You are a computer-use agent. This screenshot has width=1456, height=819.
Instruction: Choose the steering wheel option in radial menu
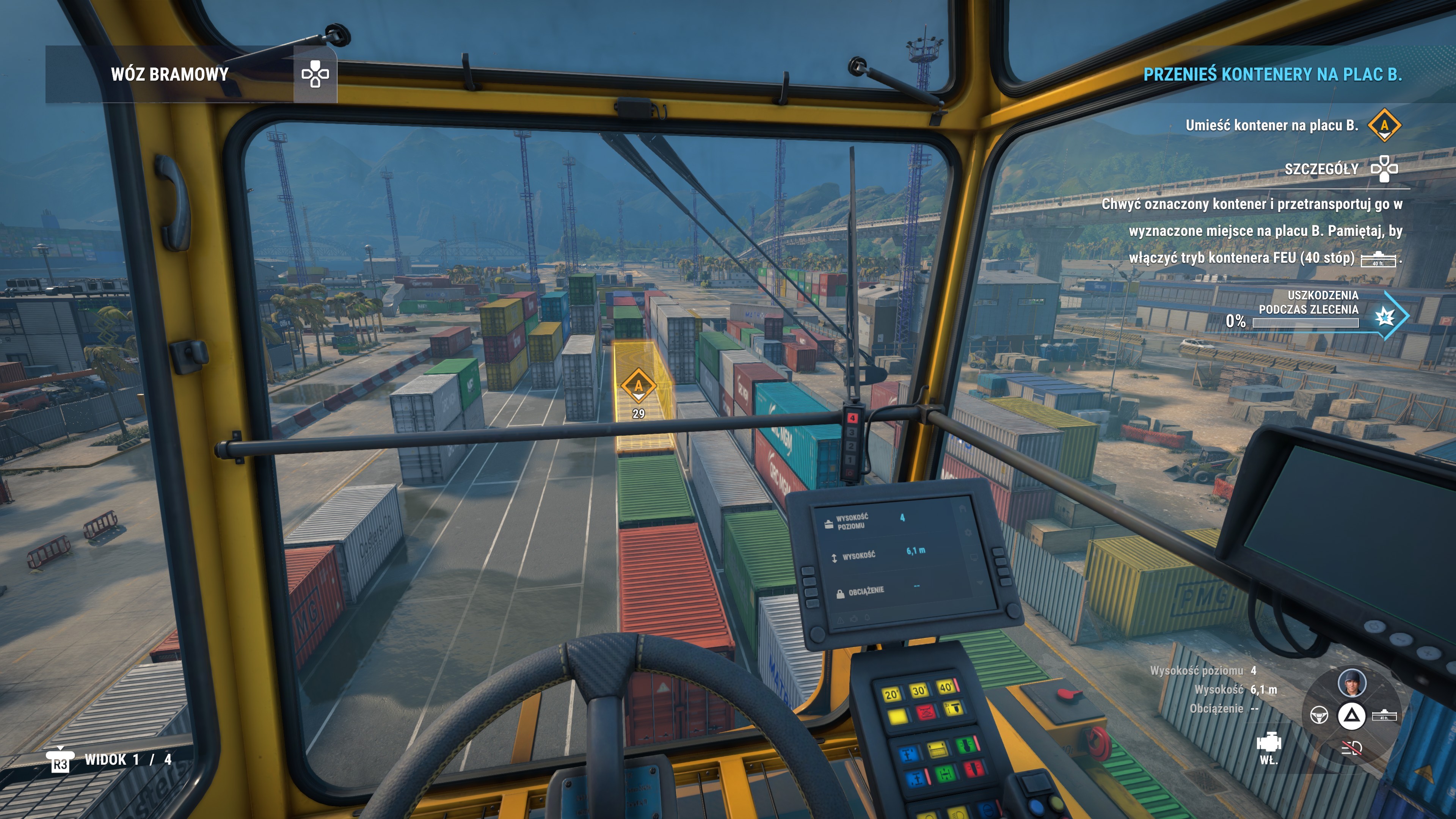[1319, 715]
